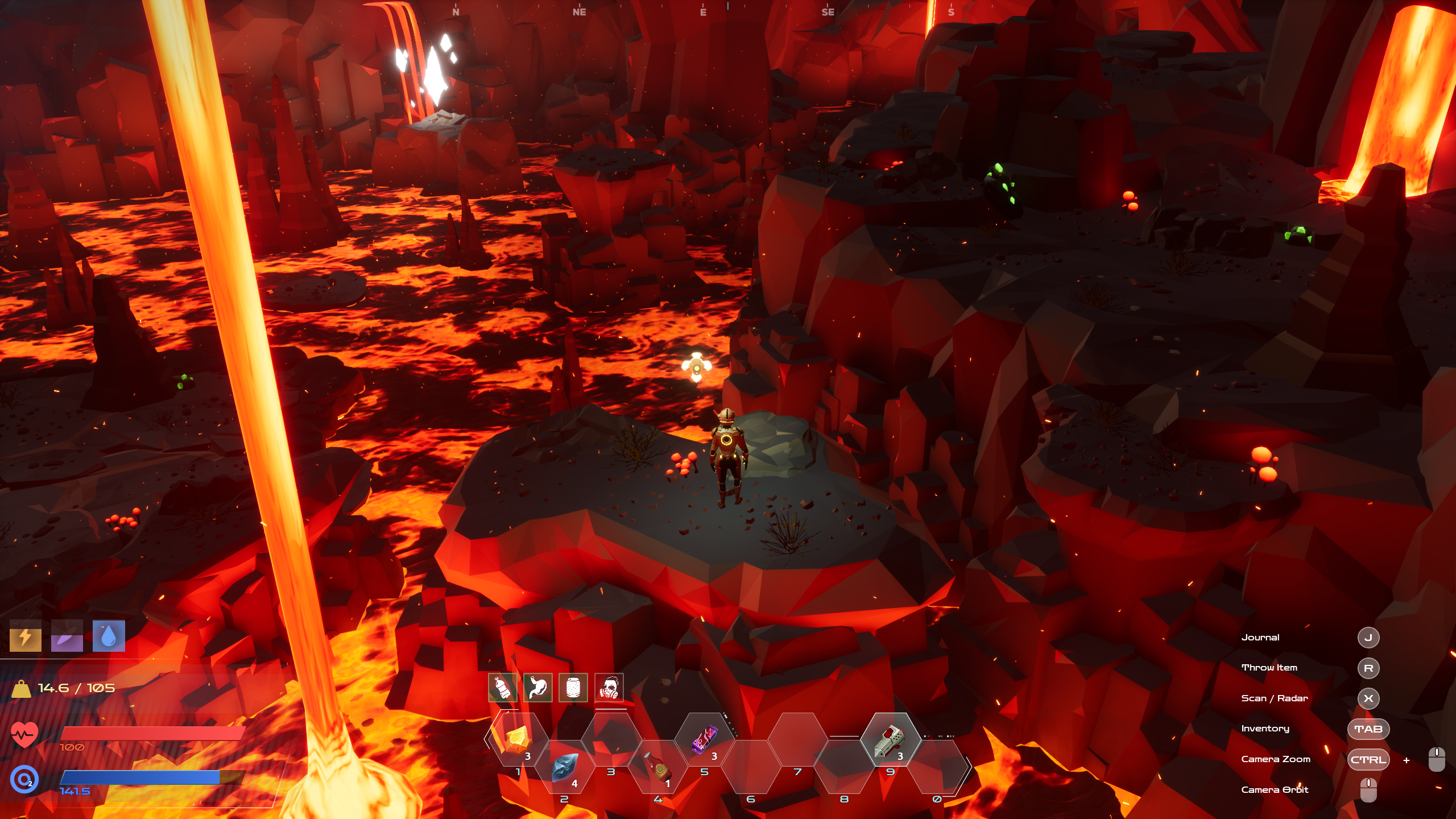Viewport: 1456px width, 819px height.
Task: Toggle the Camera Orbit mouse icon
Action: tap(1369, 790)
